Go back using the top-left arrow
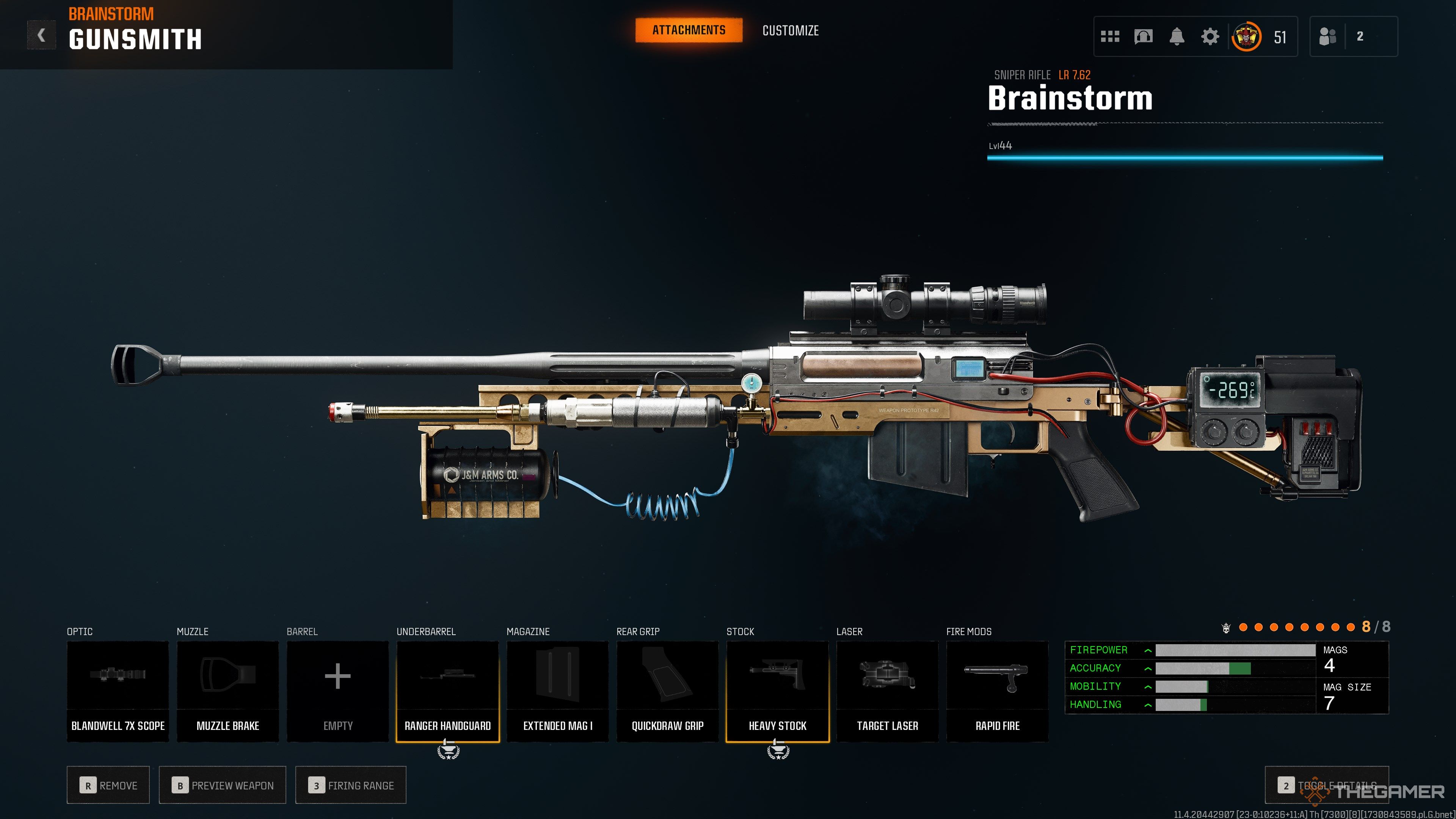 pos(41,36)
